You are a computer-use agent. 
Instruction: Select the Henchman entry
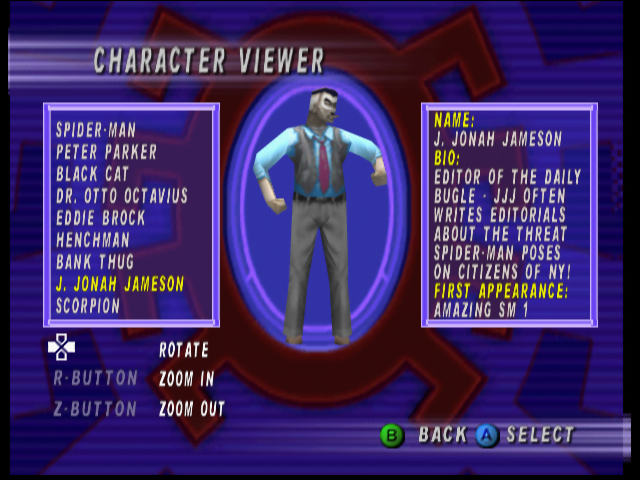[x=94, y=240]
